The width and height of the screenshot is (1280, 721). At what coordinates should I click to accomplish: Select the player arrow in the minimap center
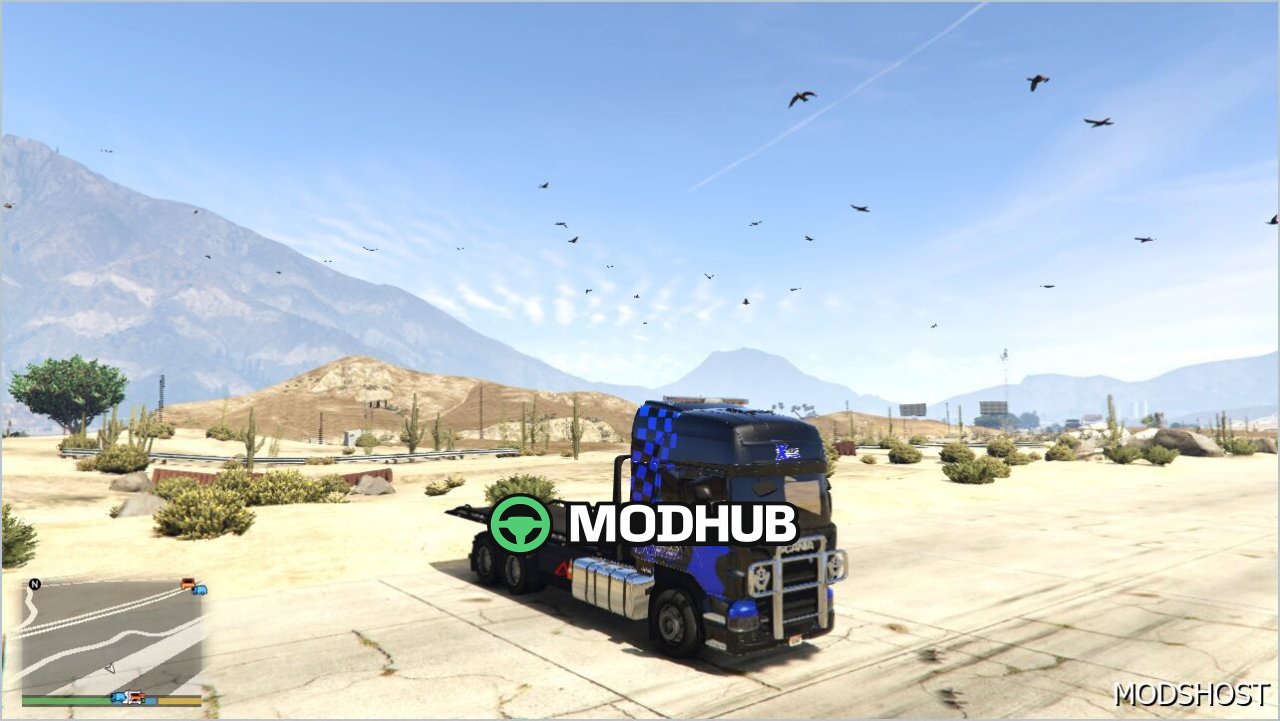[112, 667]
